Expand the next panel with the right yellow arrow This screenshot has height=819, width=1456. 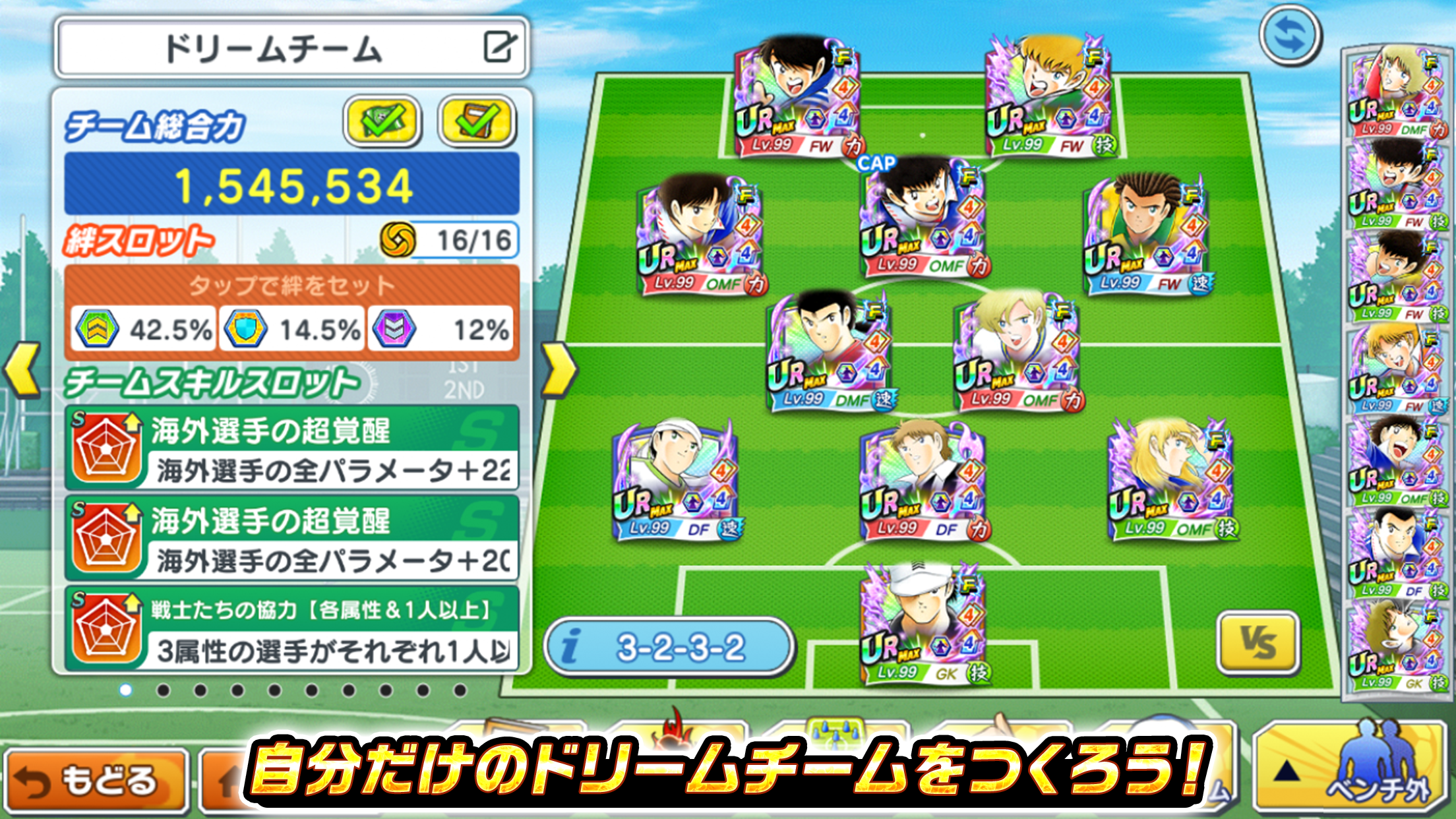[559, 371]
